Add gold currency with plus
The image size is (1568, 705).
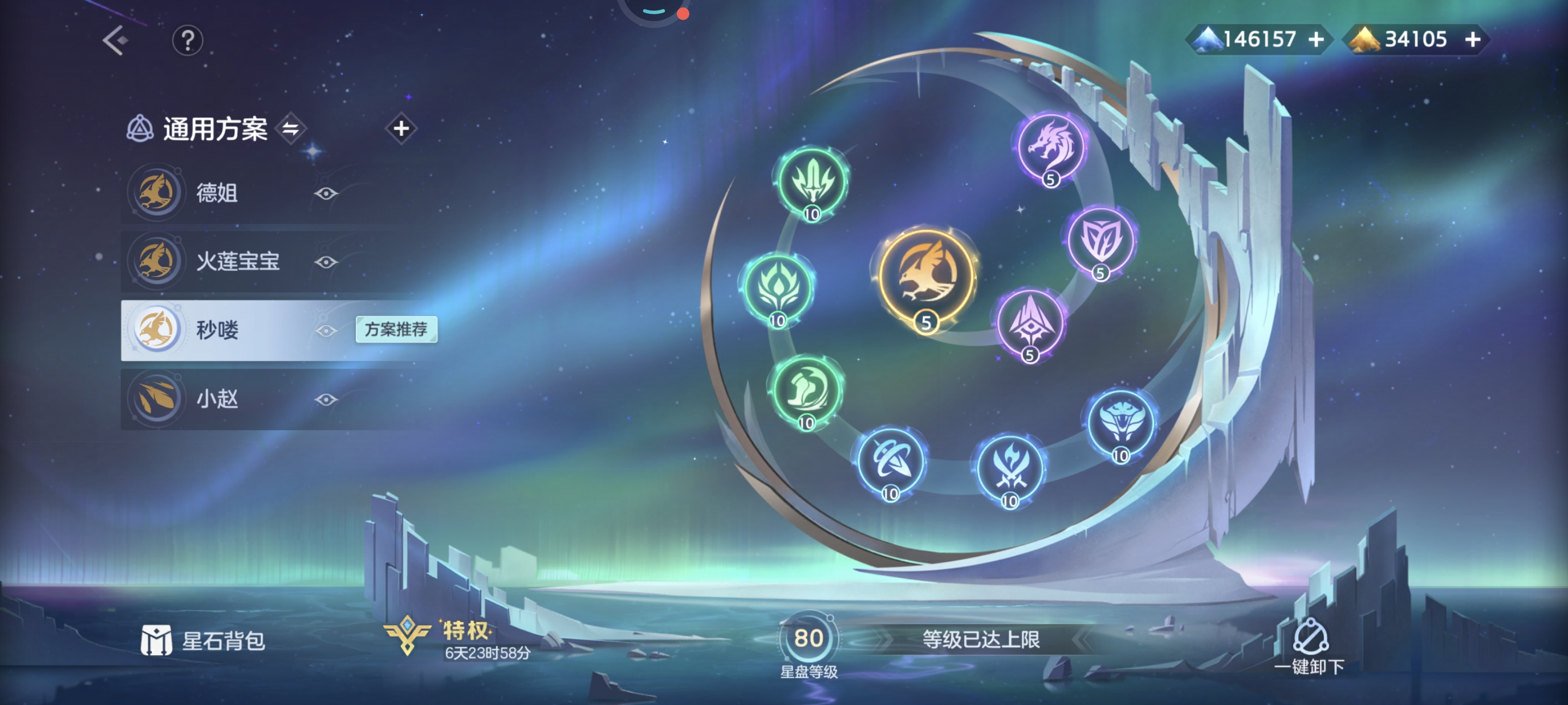[x=1472, y=39]
